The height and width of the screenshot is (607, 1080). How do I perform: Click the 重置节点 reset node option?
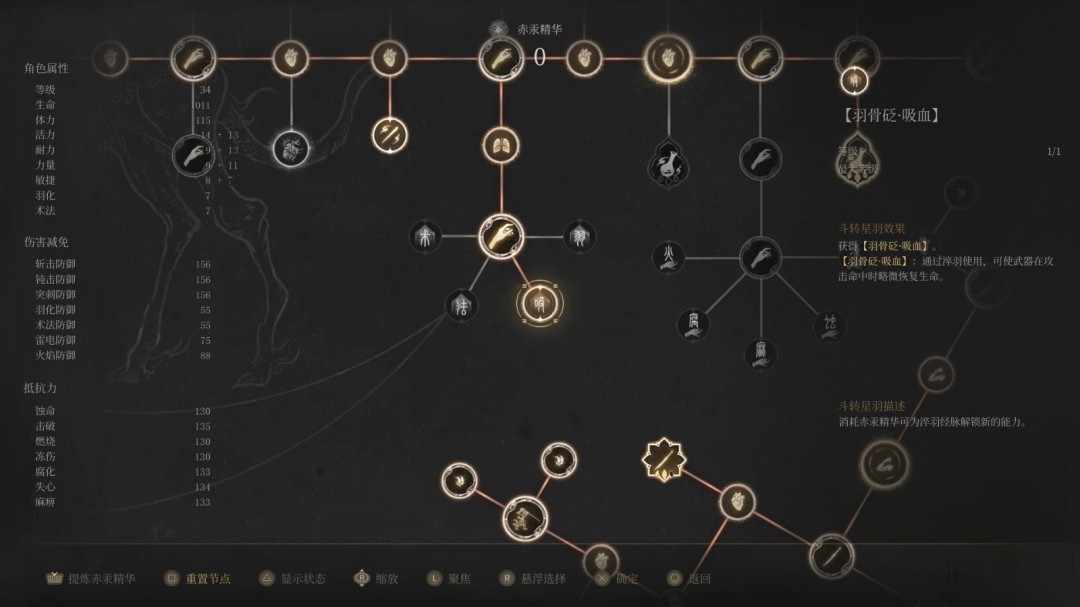coord(198,578)
